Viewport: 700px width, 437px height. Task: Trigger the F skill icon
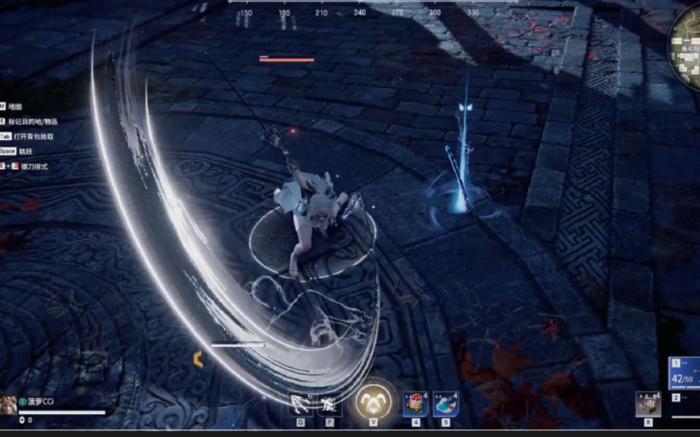click(x=328, y=405)
